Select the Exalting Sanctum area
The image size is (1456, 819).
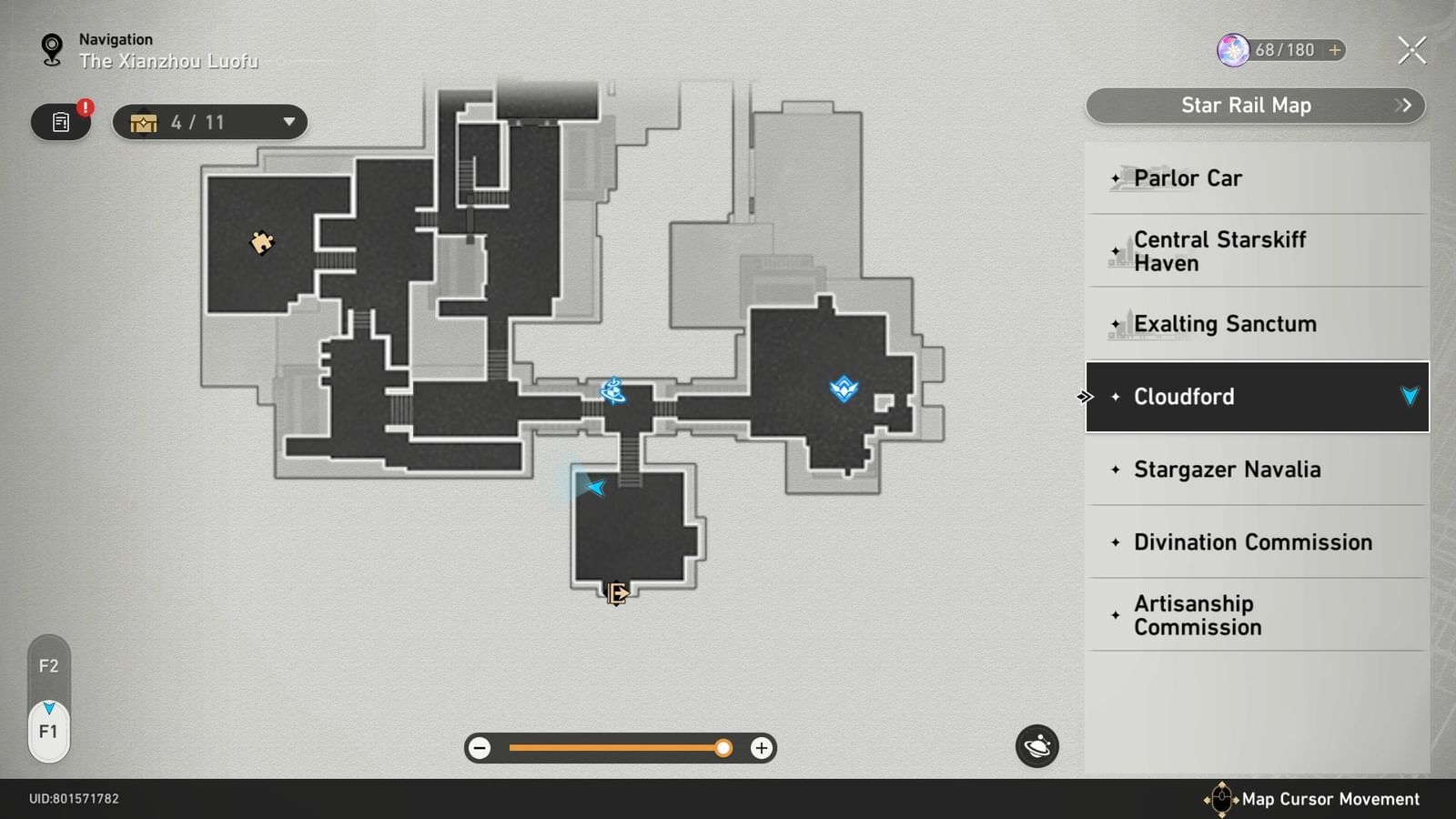(x=1225, y=323)
